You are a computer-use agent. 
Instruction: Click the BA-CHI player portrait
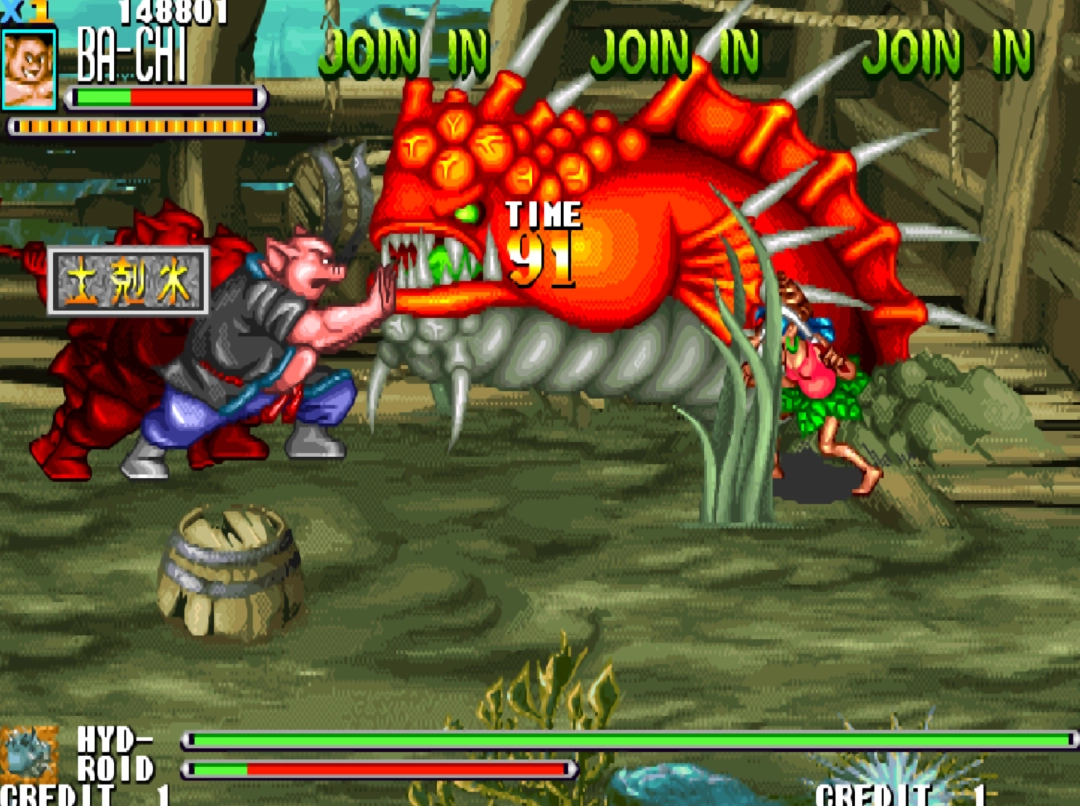29,68
